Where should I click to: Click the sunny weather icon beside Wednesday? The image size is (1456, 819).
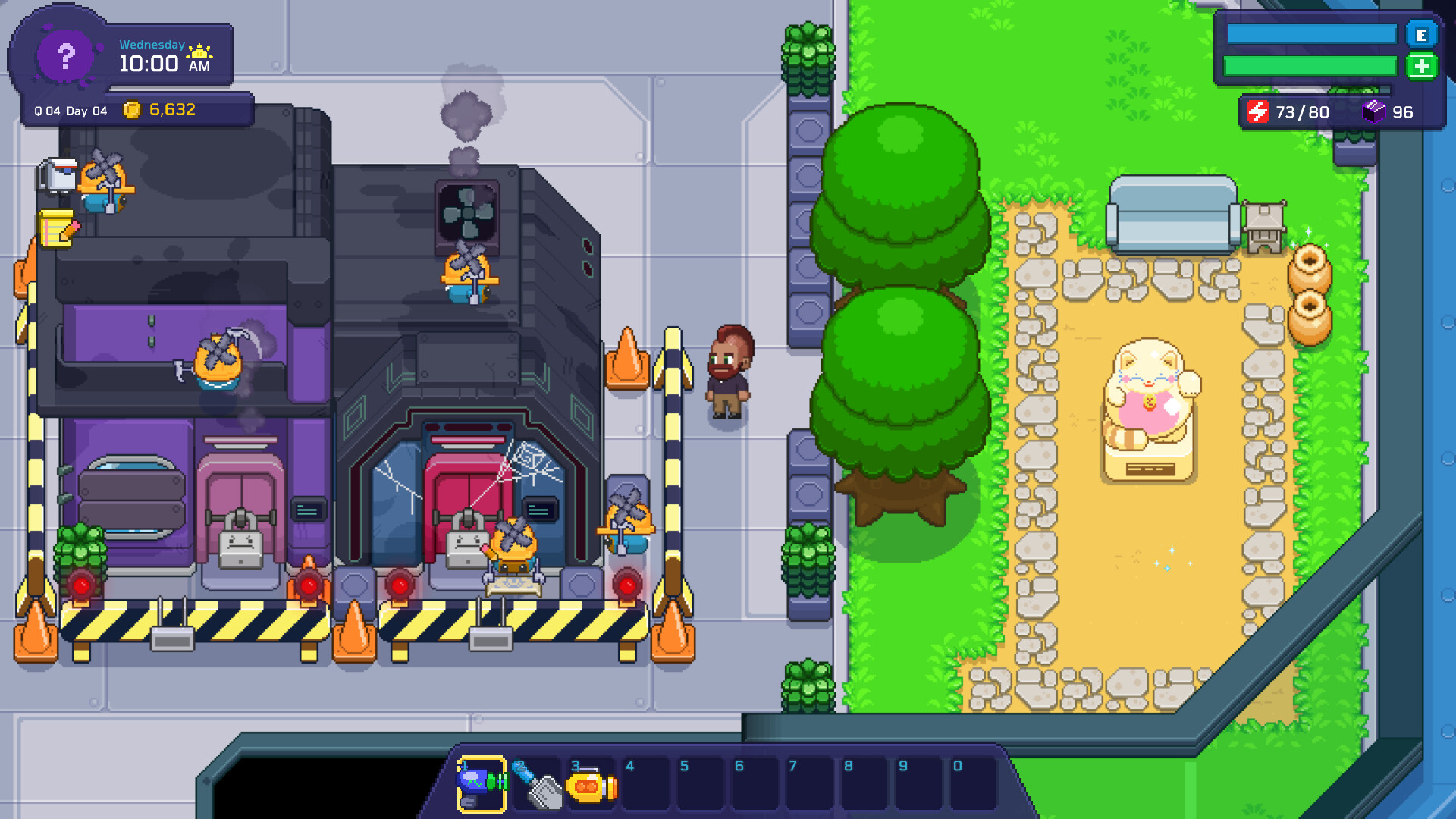[x=199, y=51]
